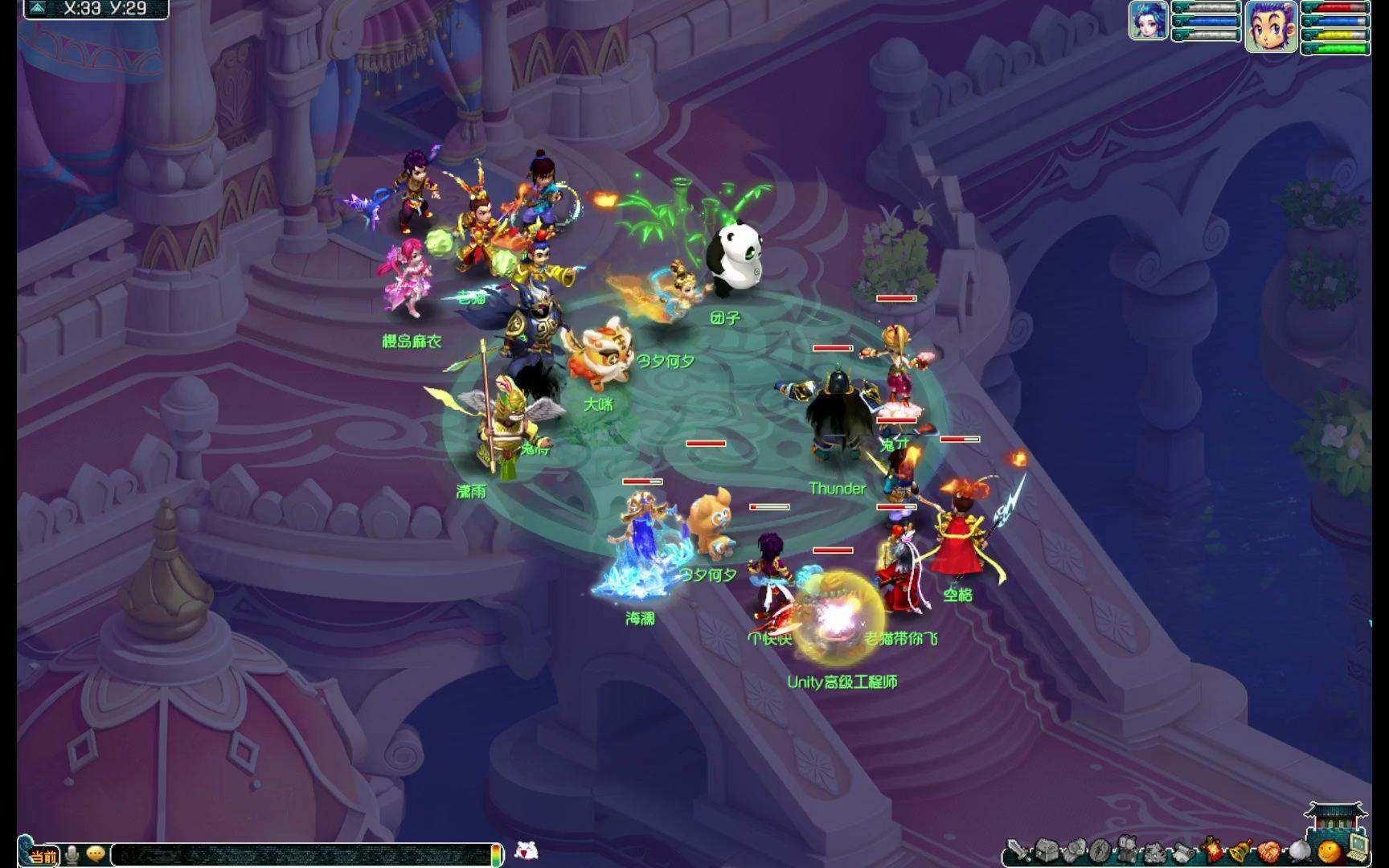Open the grey scroll icon
The height and width of the screenshot is (868, 1389).
[x=1183, y=851]
